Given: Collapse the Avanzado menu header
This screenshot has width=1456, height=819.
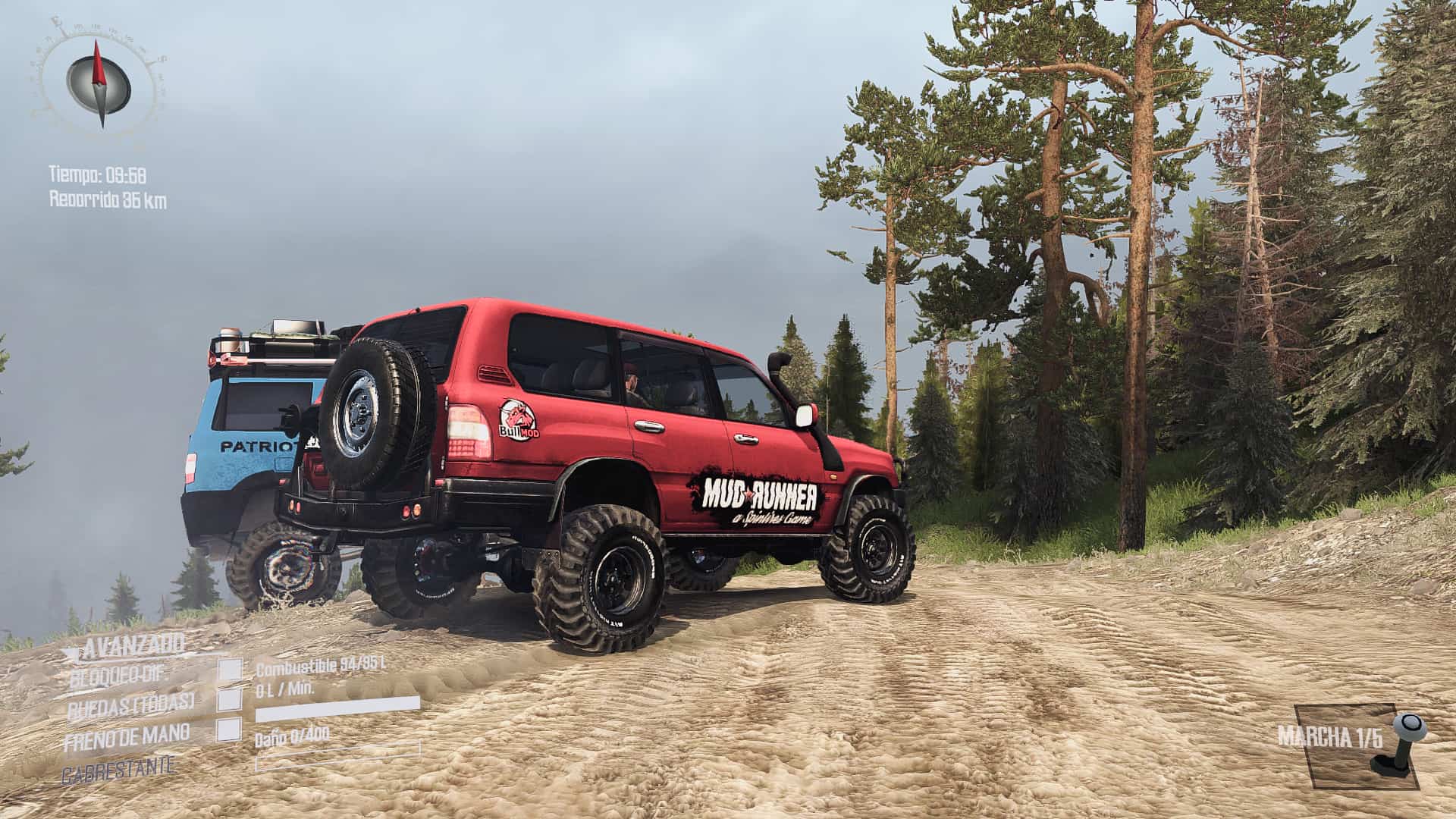Looking at the screenshot, I should [133, 646].
